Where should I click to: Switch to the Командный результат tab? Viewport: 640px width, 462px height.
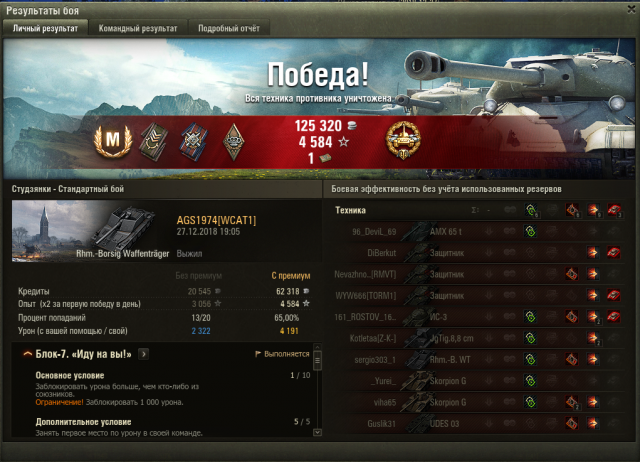click(138, 29)
